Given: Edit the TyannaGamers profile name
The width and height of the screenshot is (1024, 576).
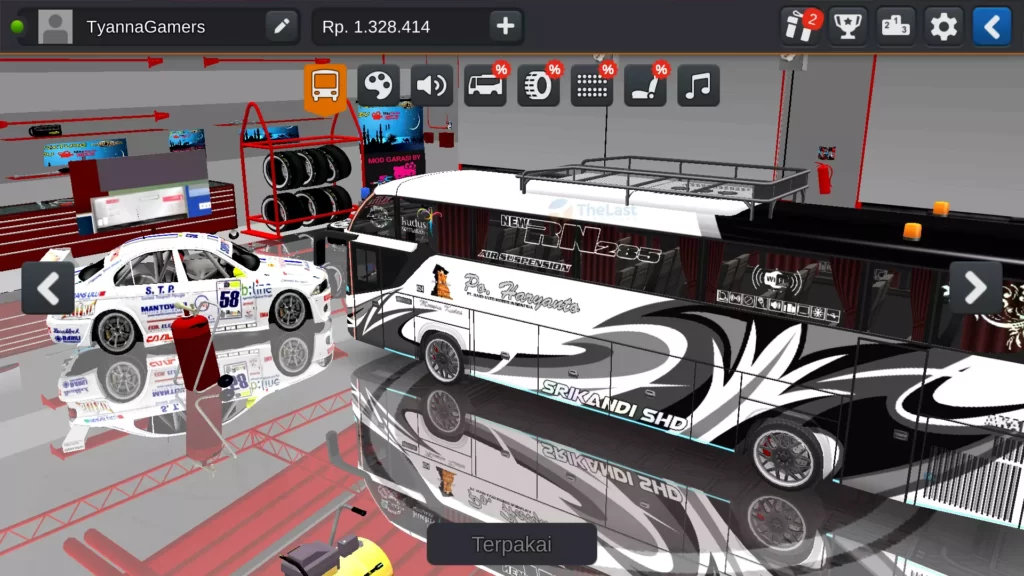Looking at the screenshot, I should click(282, 27).
